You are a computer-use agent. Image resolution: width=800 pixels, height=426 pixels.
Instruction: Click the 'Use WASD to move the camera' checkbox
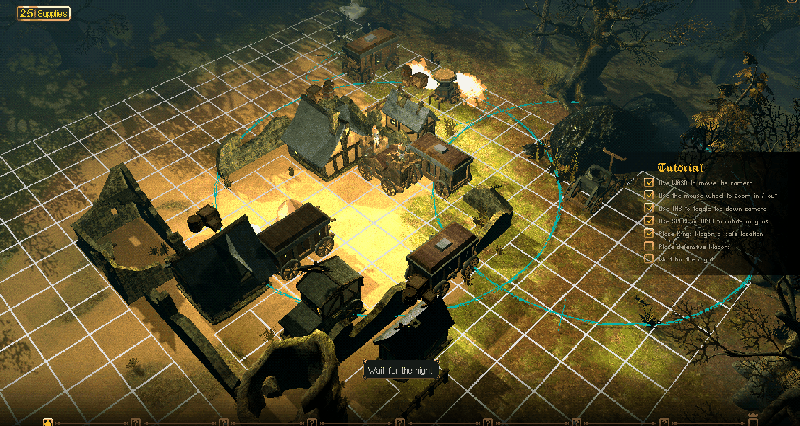[x=649, y=183]
